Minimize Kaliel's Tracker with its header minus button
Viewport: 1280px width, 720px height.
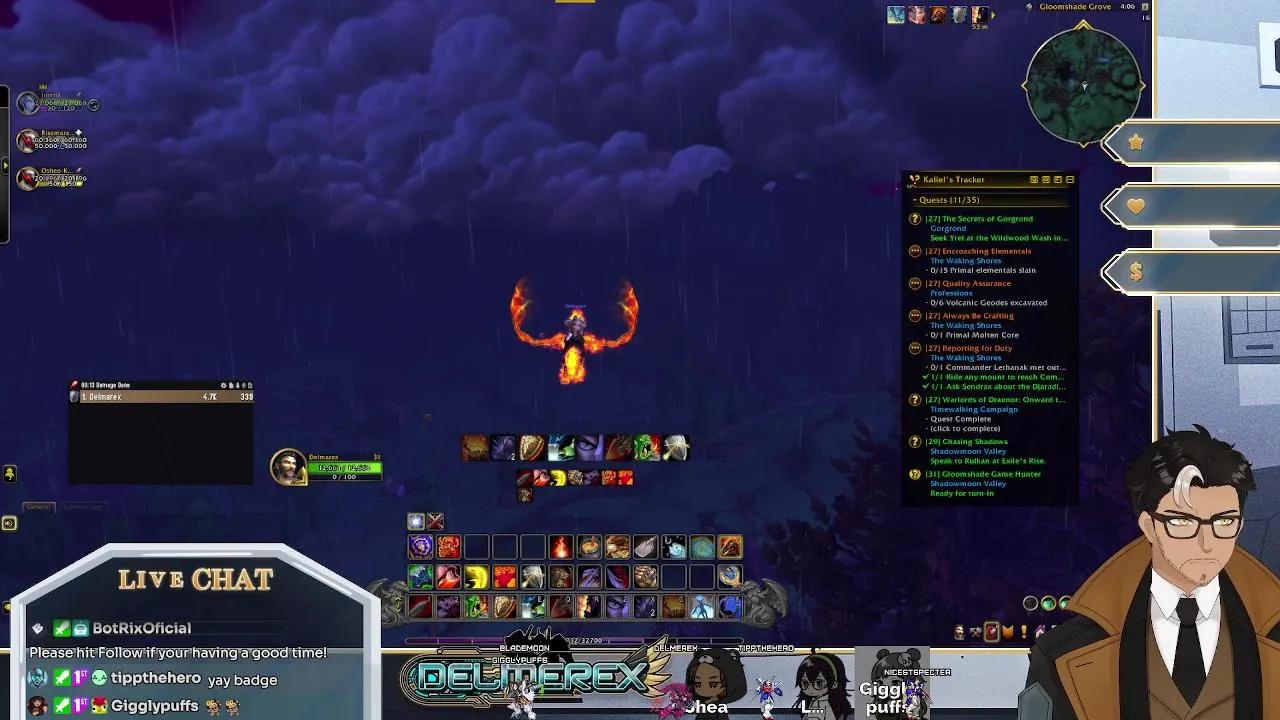click(1069, 180)
